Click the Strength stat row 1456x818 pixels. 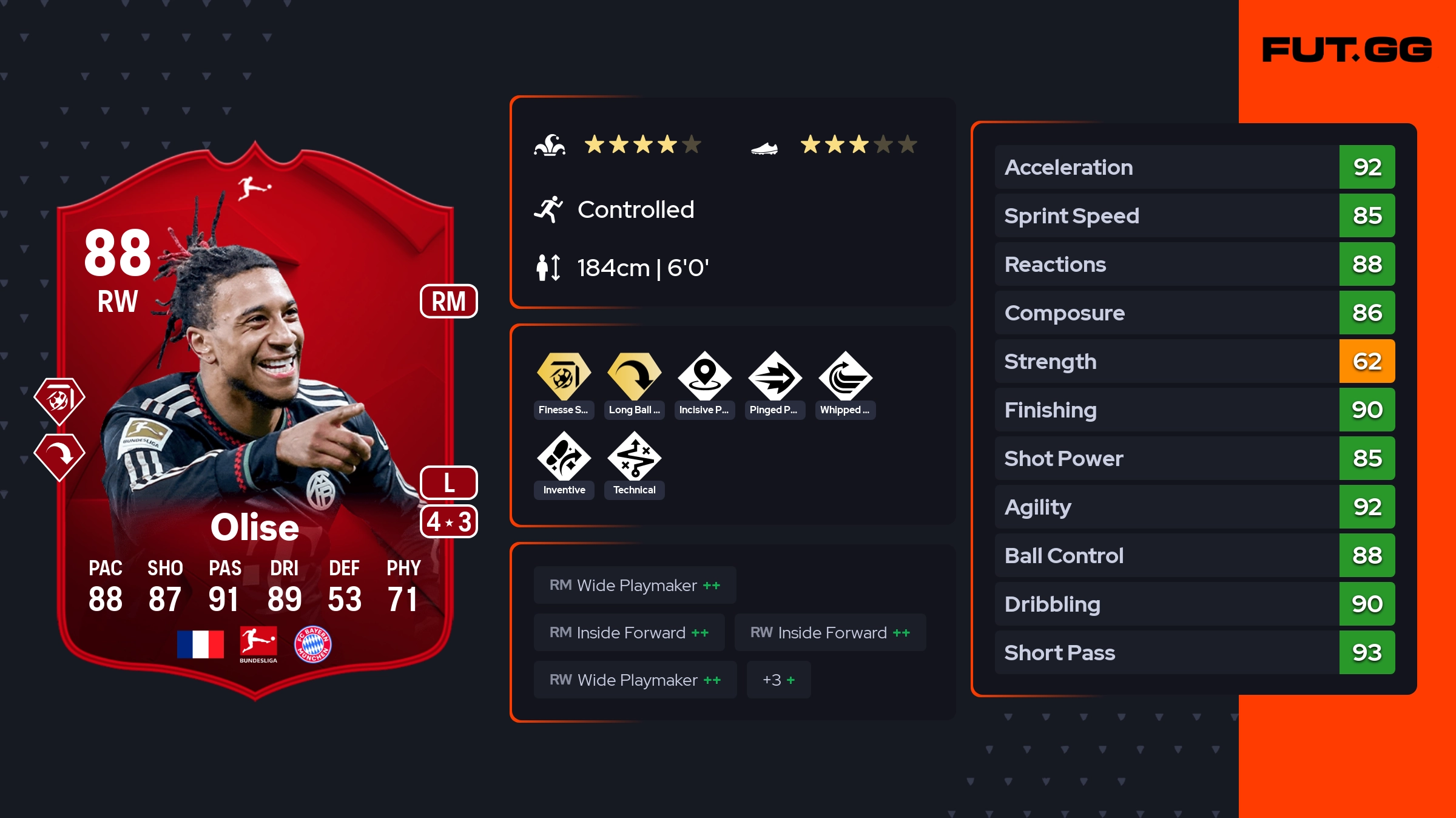click(1194, 361)
